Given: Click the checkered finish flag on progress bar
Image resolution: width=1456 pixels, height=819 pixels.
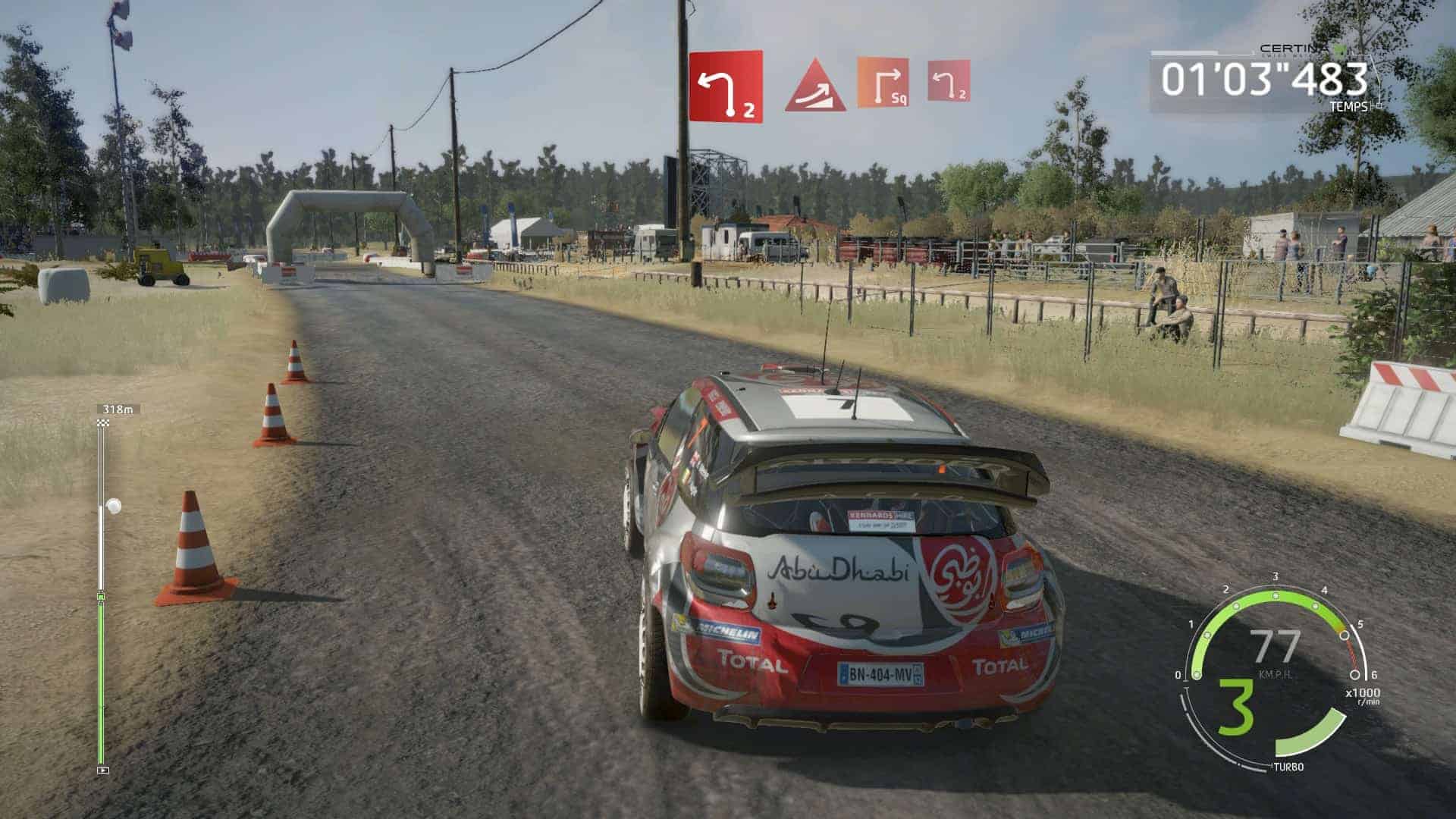Looking at the screenshot, I should pos(102,421).
